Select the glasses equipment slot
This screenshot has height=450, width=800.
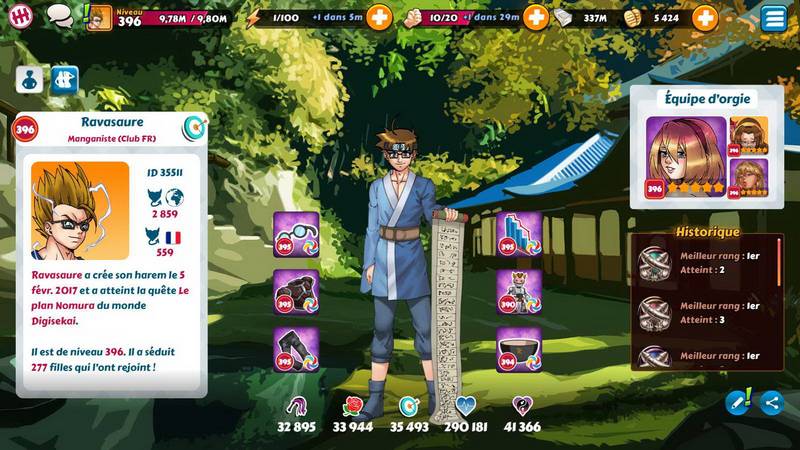(296, 234)
